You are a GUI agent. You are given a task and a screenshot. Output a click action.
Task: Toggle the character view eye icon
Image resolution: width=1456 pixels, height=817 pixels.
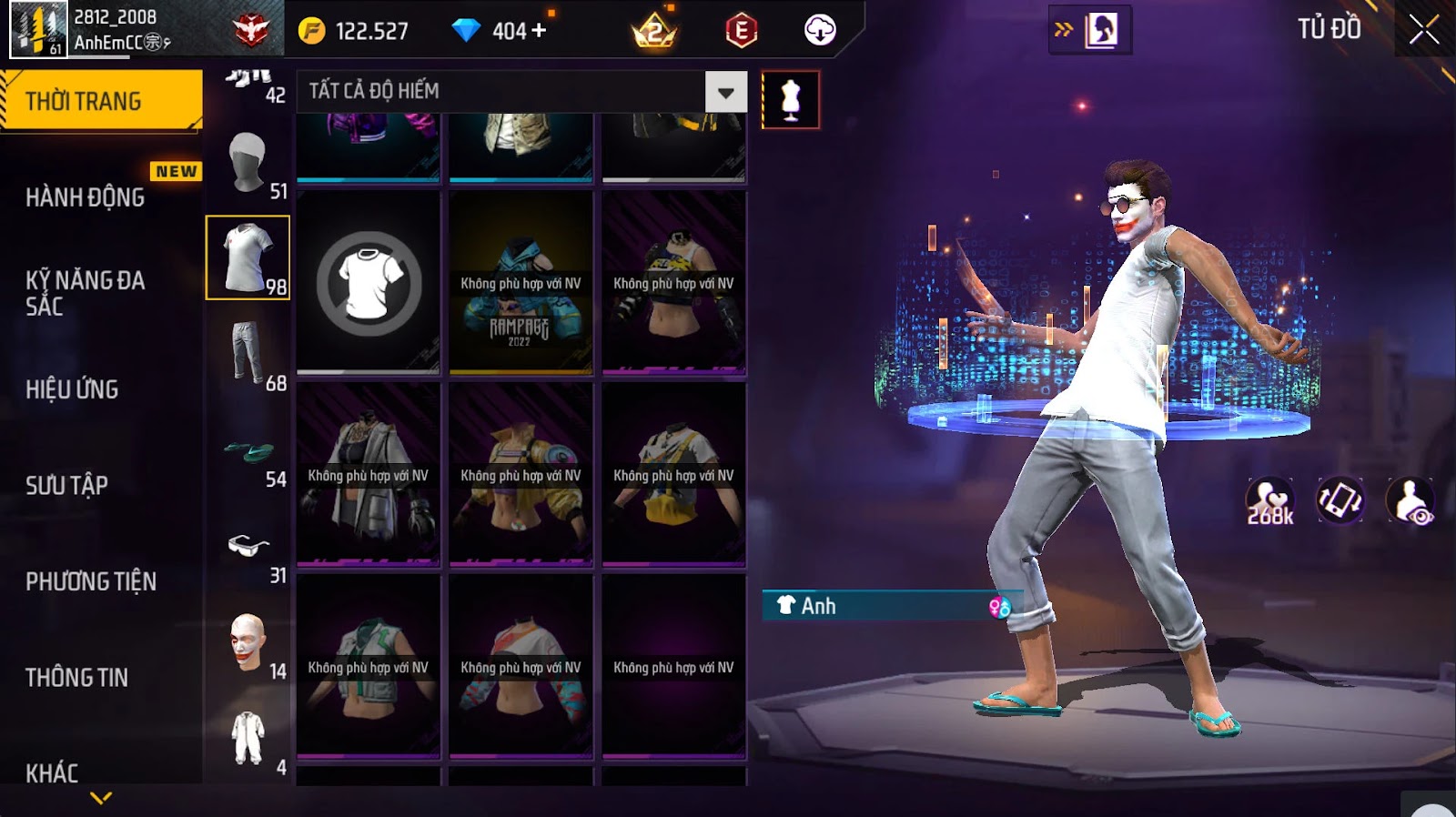click(1410, 501)
